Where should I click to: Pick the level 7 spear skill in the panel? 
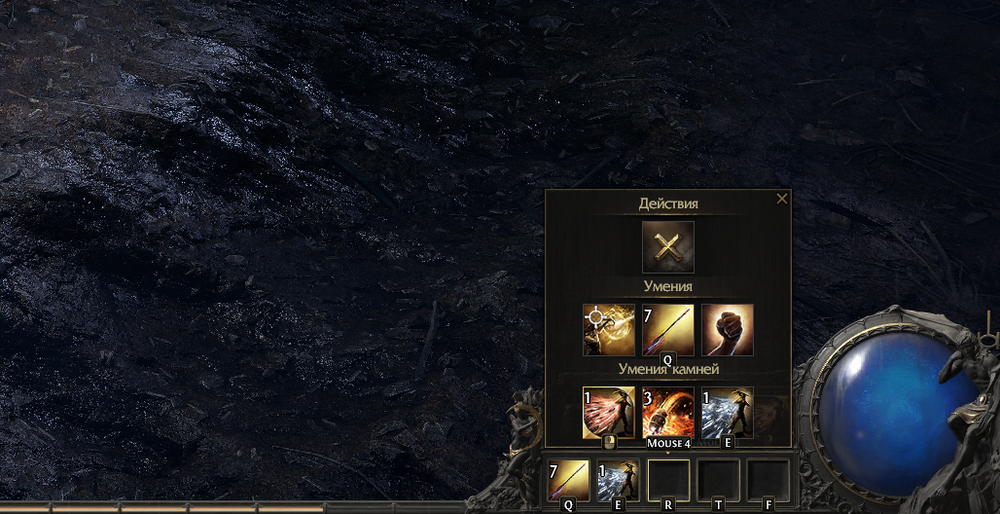coord(668,330)
